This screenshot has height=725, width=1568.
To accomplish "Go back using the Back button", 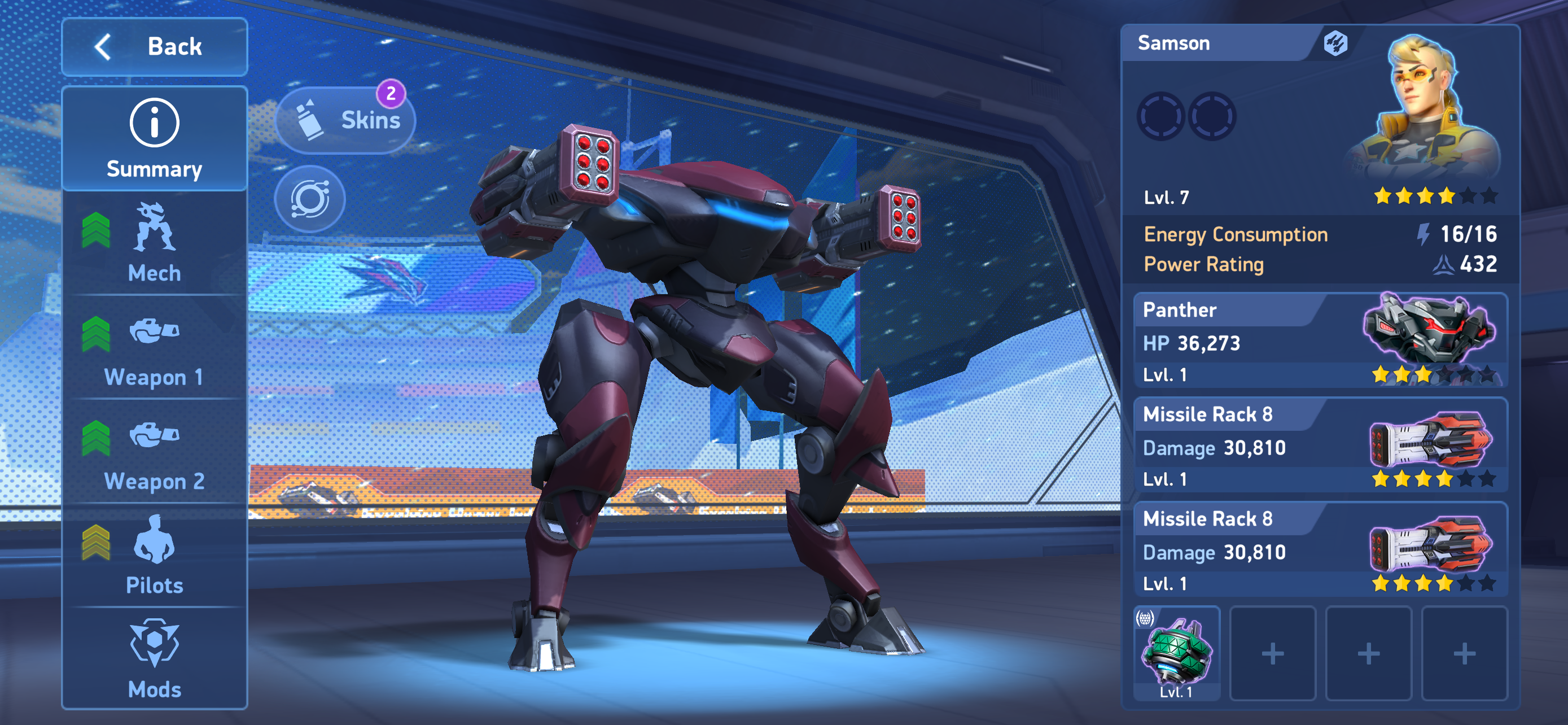I will (x=155, y=47).
